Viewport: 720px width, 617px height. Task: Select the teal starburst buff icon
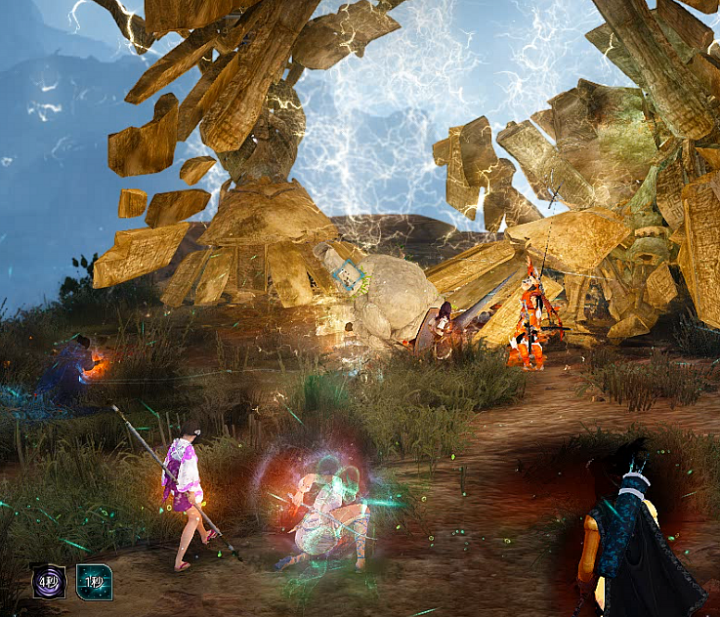[x=94, y=581]
